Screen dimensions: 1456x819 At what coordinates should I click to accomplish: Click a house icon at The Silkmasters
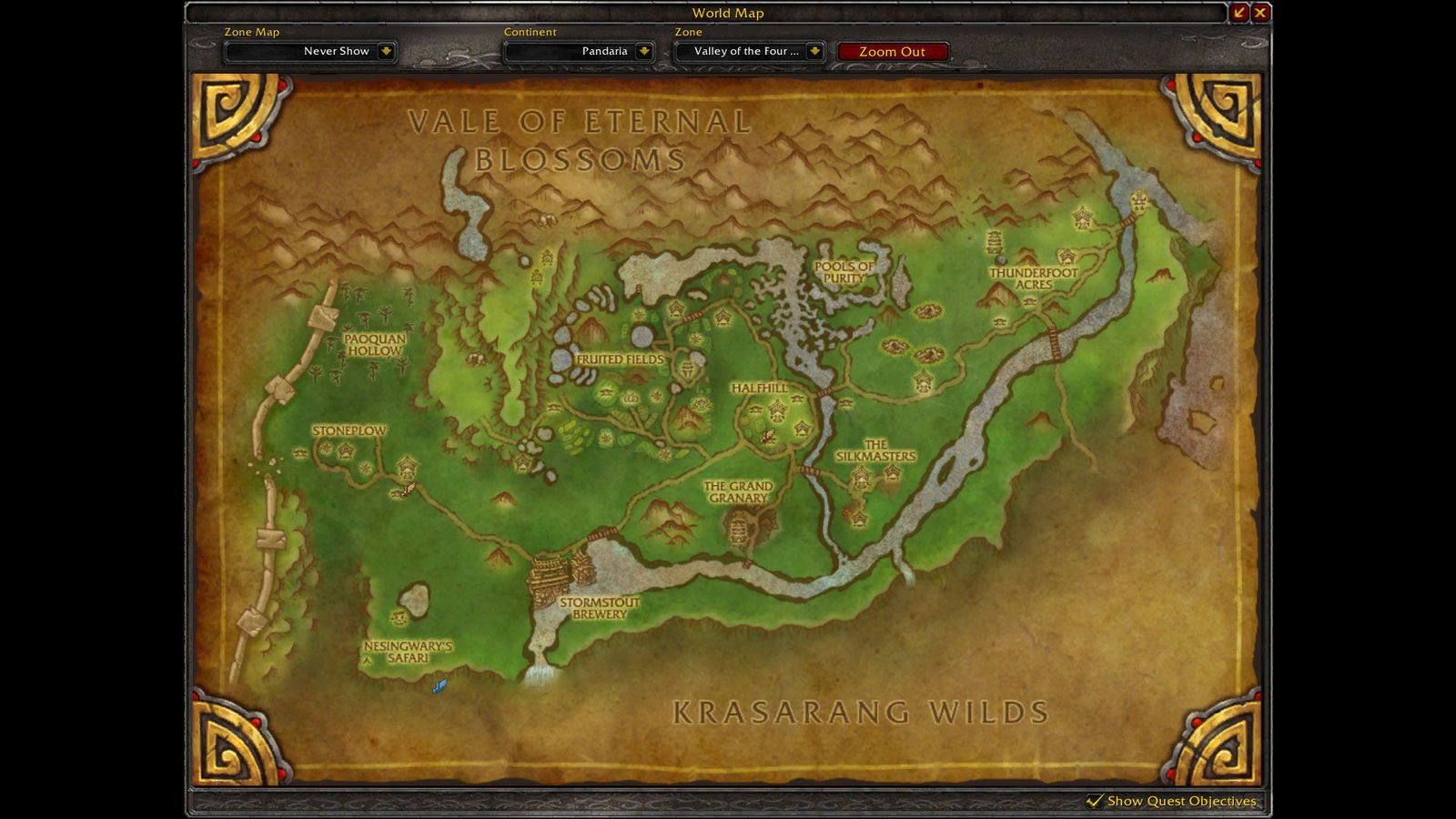863,475
